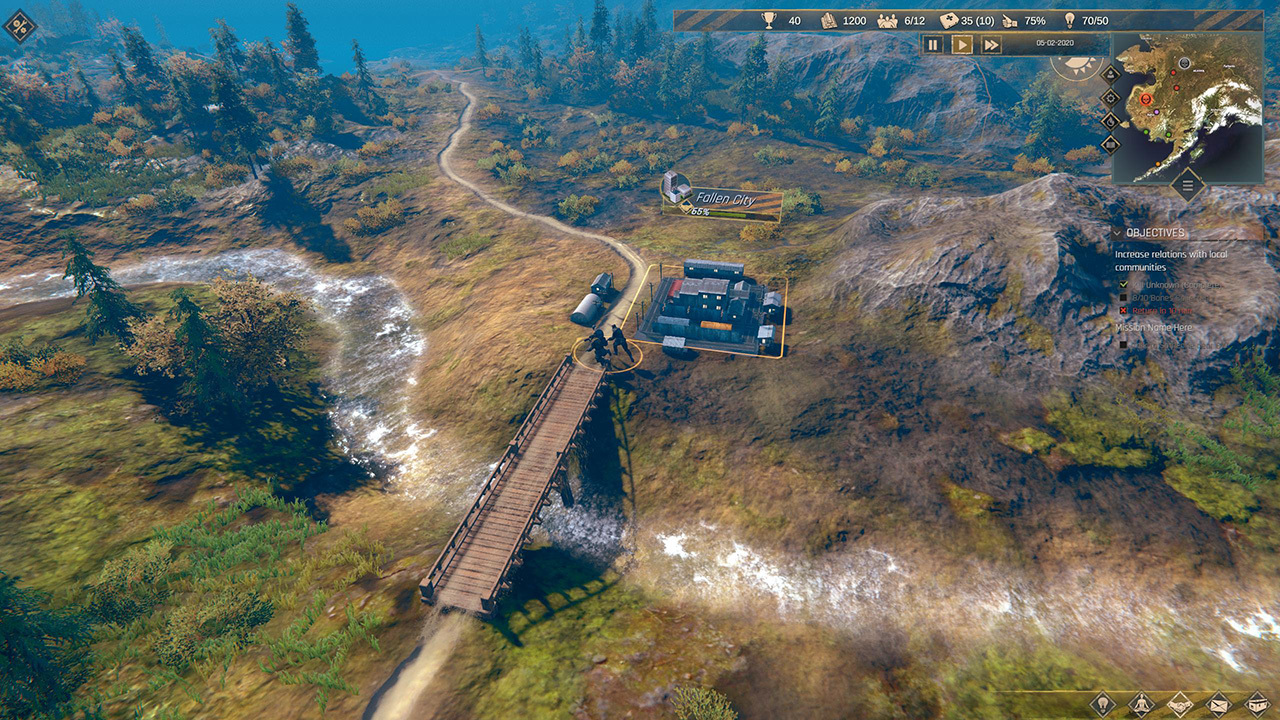The height and width of the screenshot is (720, 1280).
Task: Fast-forward the game time
Action: 991,45
